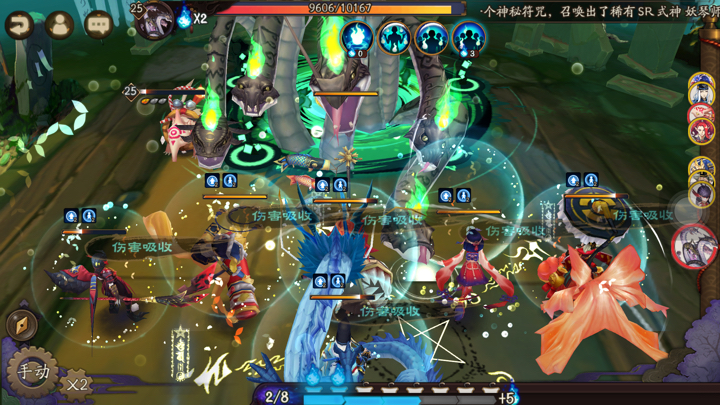Open the friends profile icon

59,25
